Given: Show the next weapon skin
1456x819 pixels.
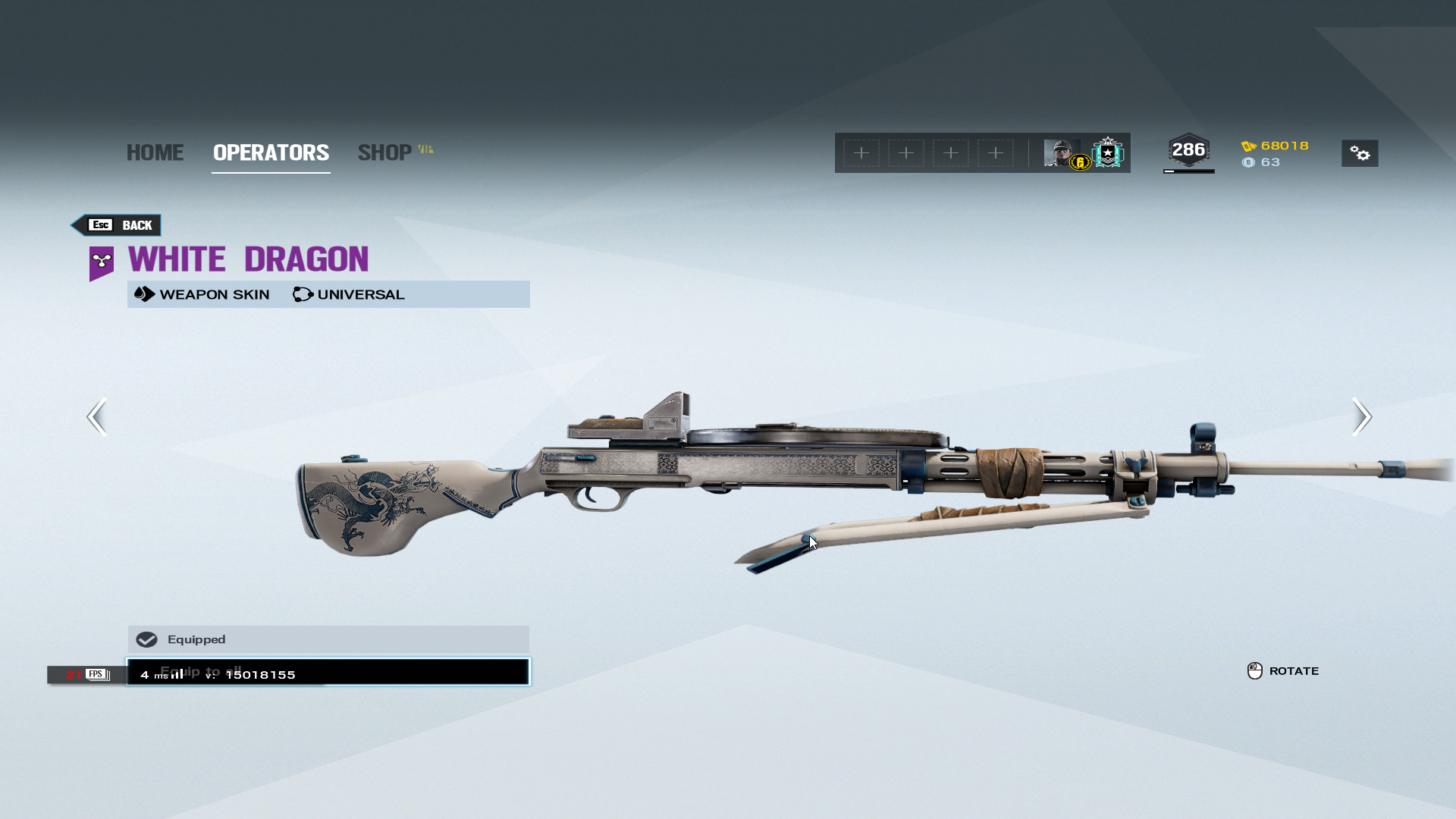Looking at the screenshot, I should click(1361, 416).
